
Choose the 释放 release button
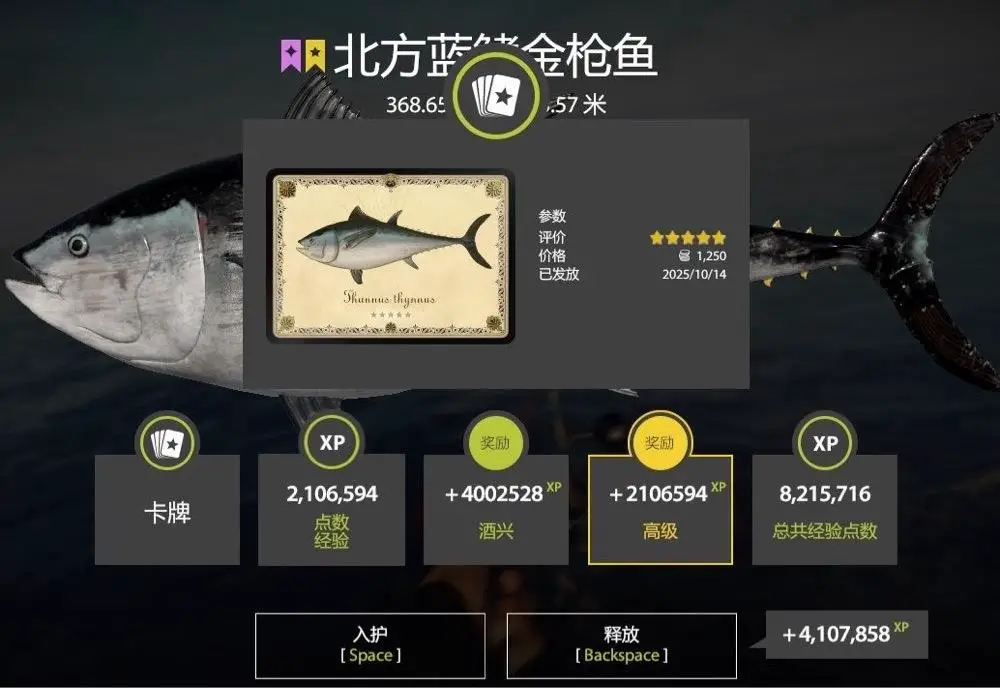pyautogui.click(x=621, y=645)
